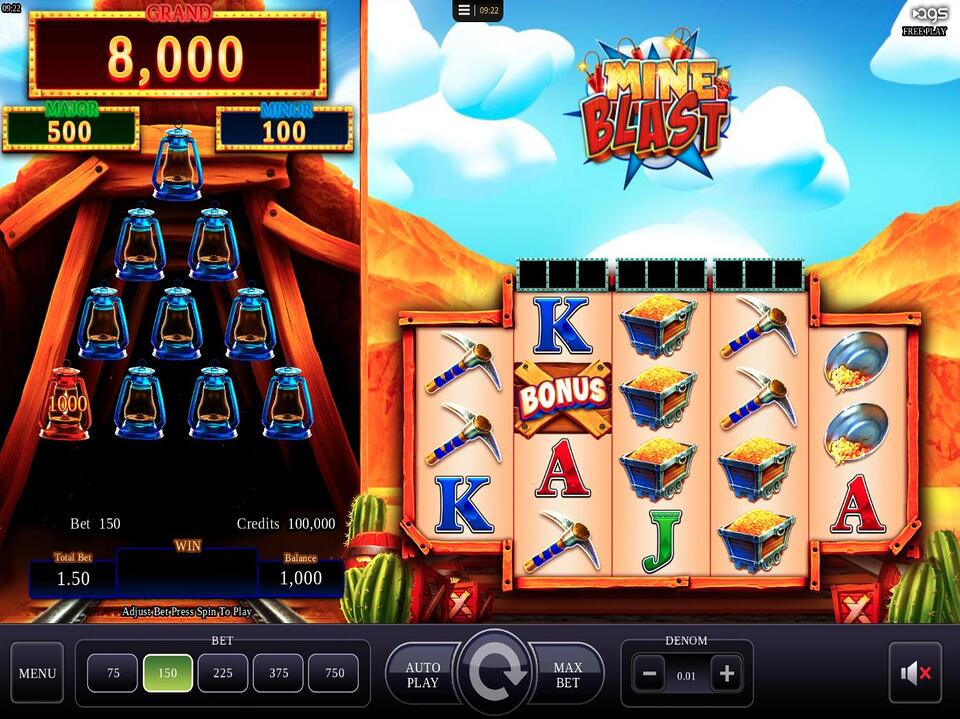Activate Auto Play

click(421, 674)
